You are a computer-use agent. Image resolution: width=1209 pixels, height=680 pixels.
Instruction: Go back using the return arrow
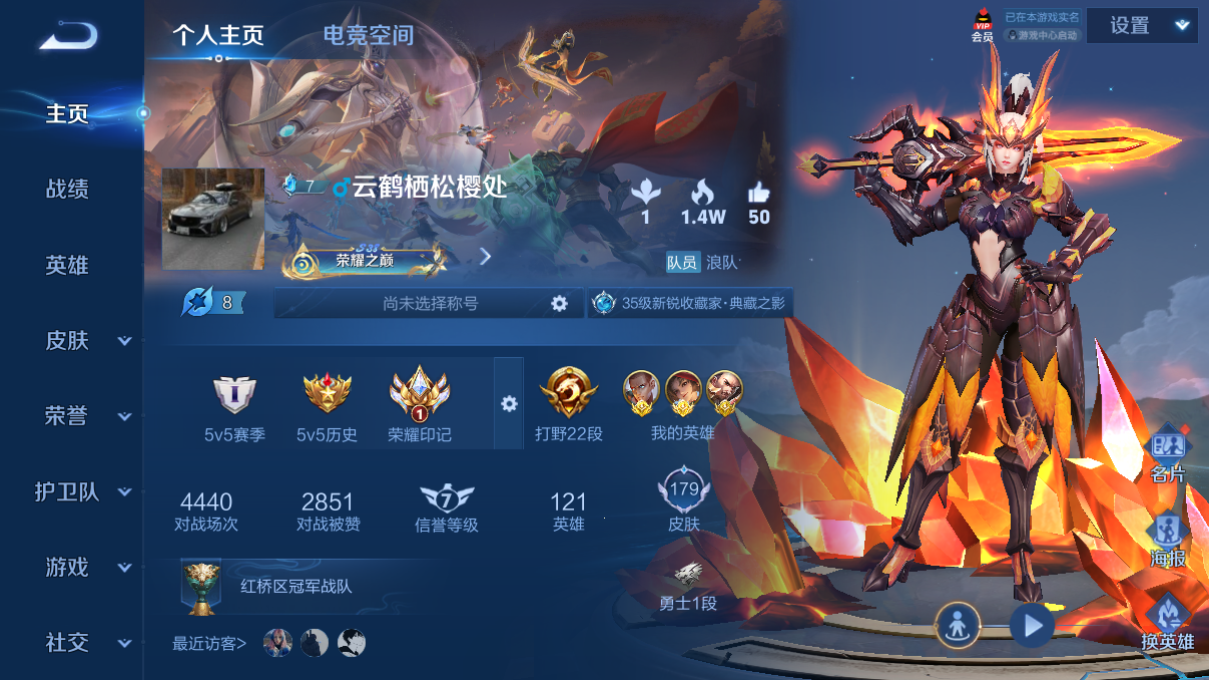tap(69, 36)
